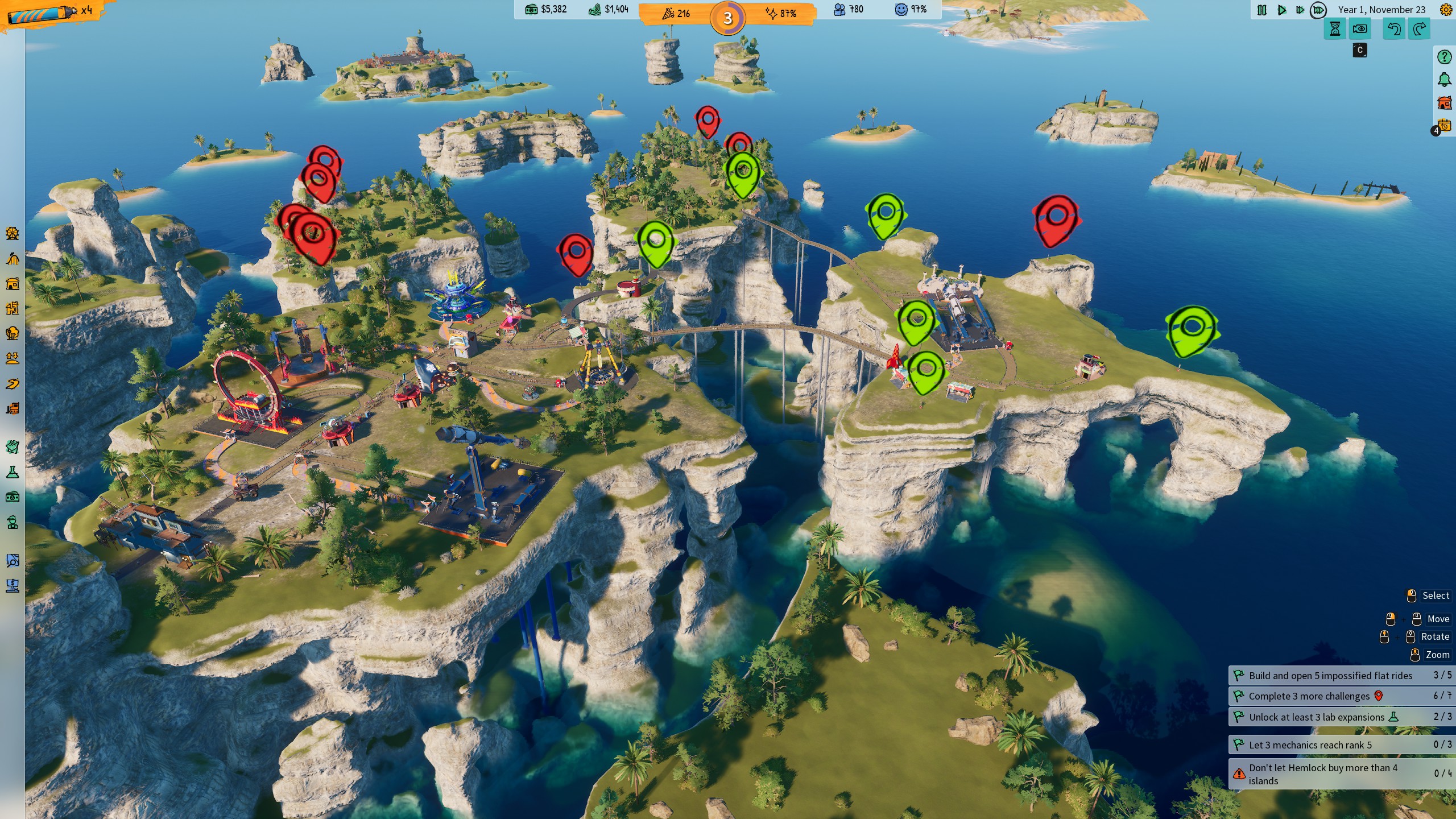Set game speed to double fast-forward
The width and height of the screenshot is (1456, 819).
point(1300,10)
